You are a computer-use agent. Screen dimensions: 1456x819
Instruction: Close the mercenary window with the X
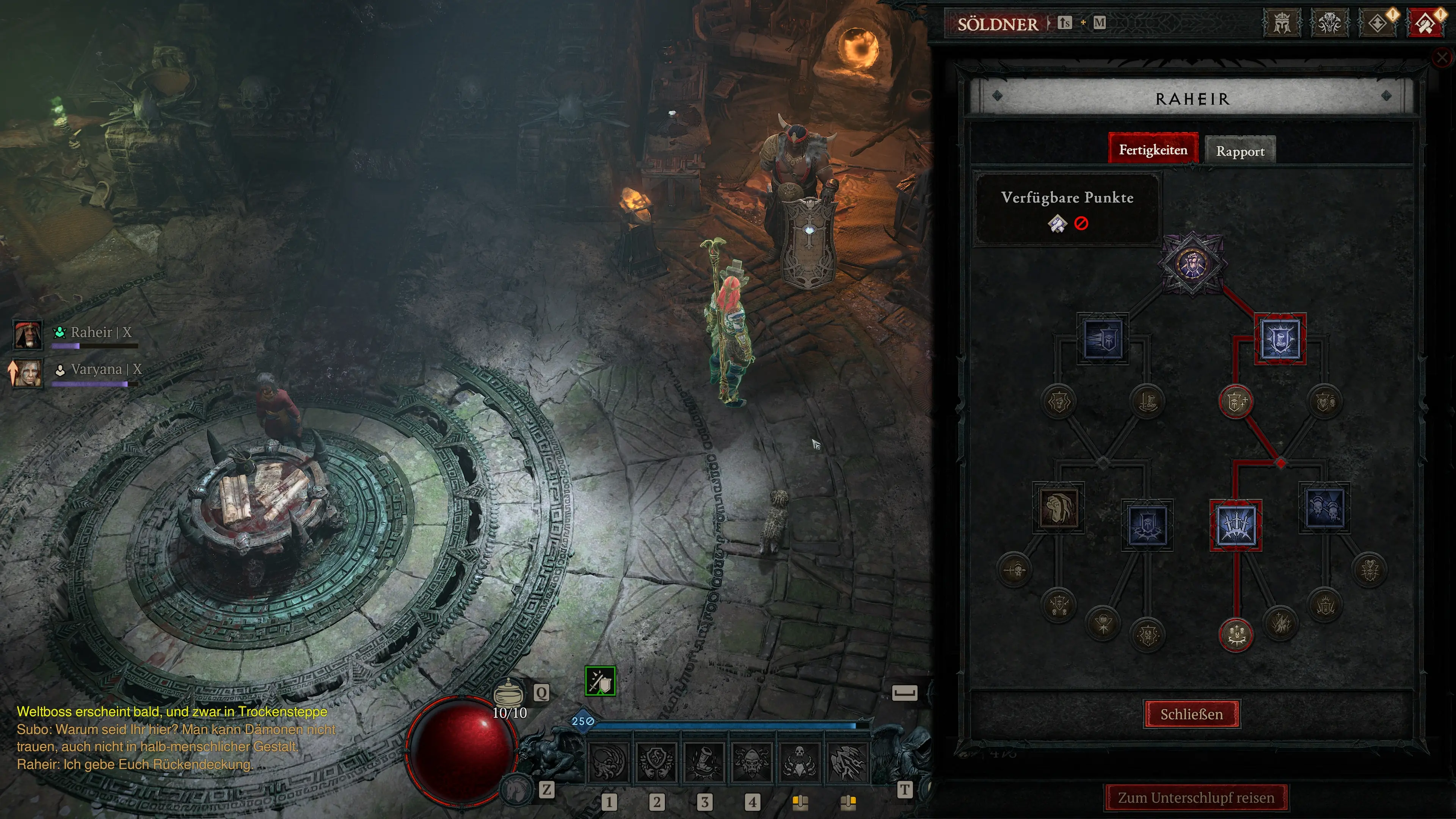1442,57
